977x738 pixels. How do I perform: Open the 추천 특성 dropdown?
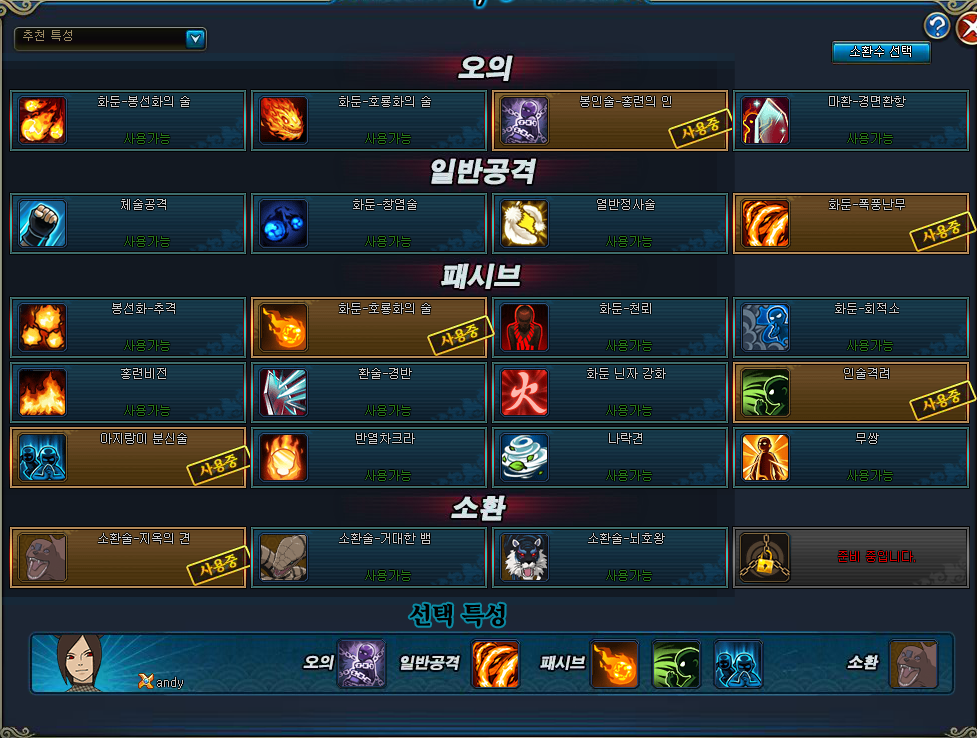pos(196,39)
